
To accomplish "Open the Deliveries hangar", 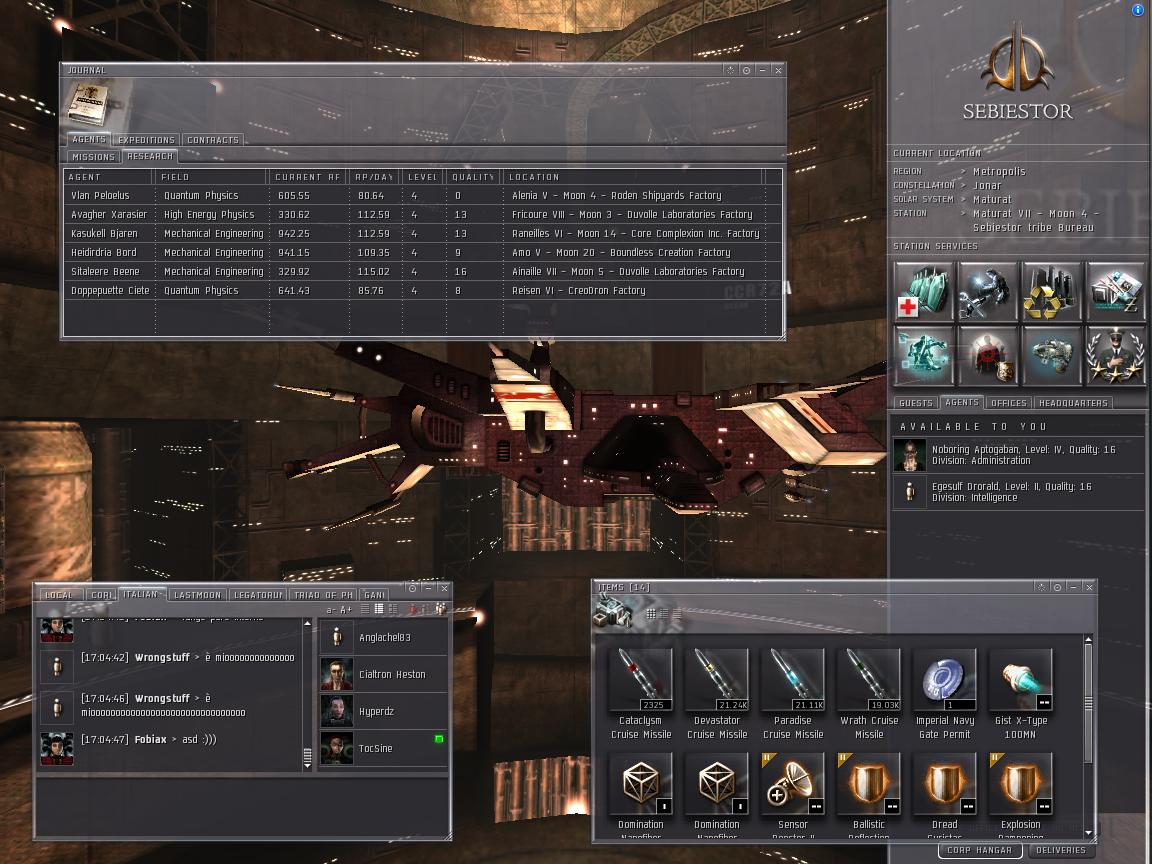I will point(1061,851).
